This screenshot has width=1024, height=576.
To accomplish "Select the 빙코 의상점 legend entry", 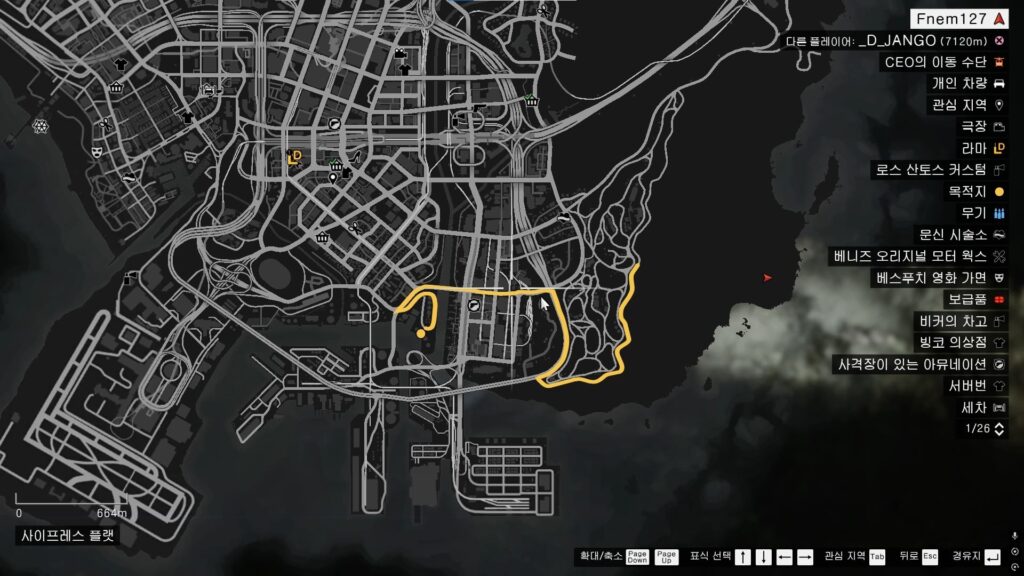I will [x=953, y=342].
